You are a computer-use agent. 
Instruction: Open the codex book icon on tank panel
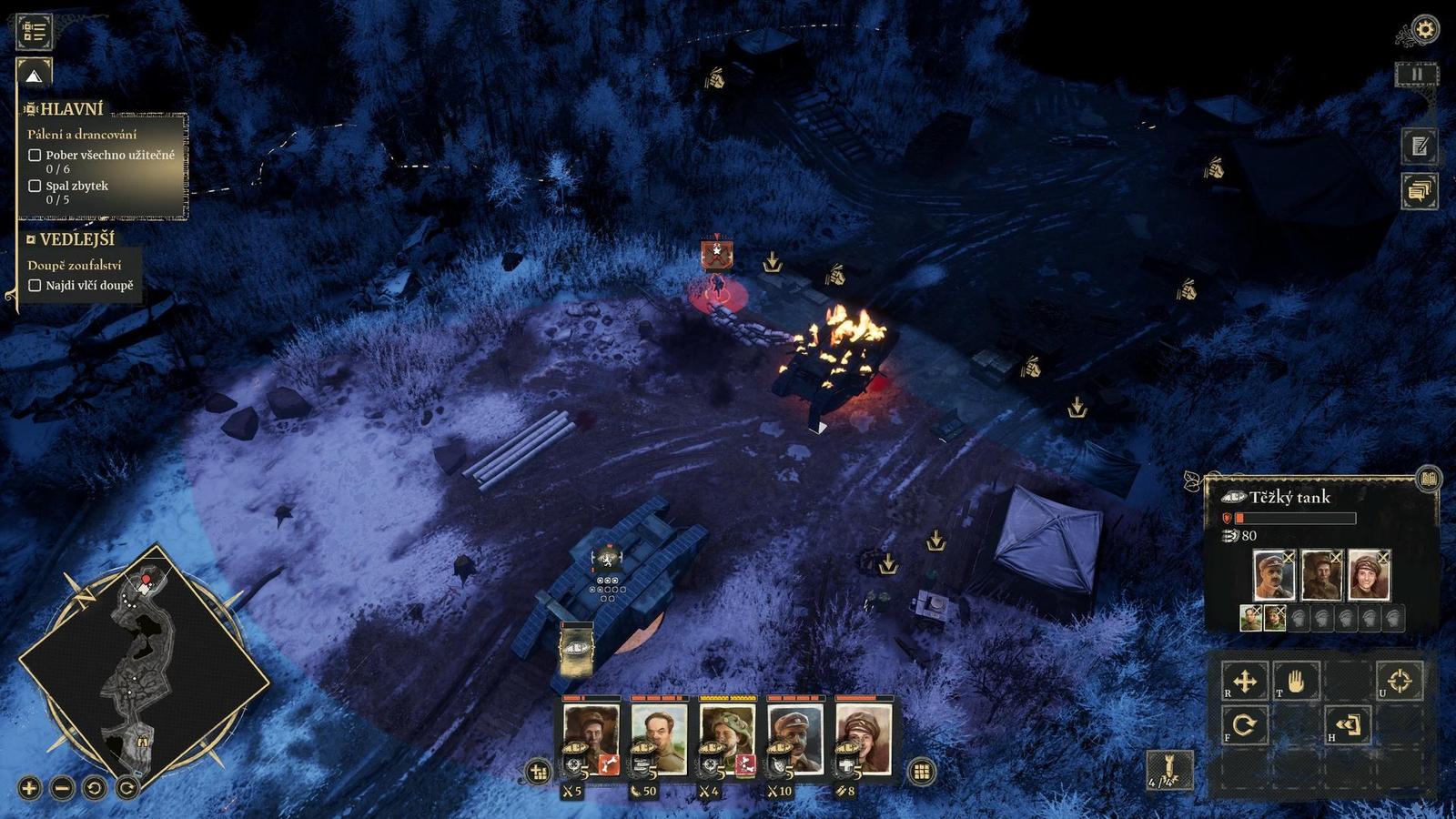(x=1429, y=479)
